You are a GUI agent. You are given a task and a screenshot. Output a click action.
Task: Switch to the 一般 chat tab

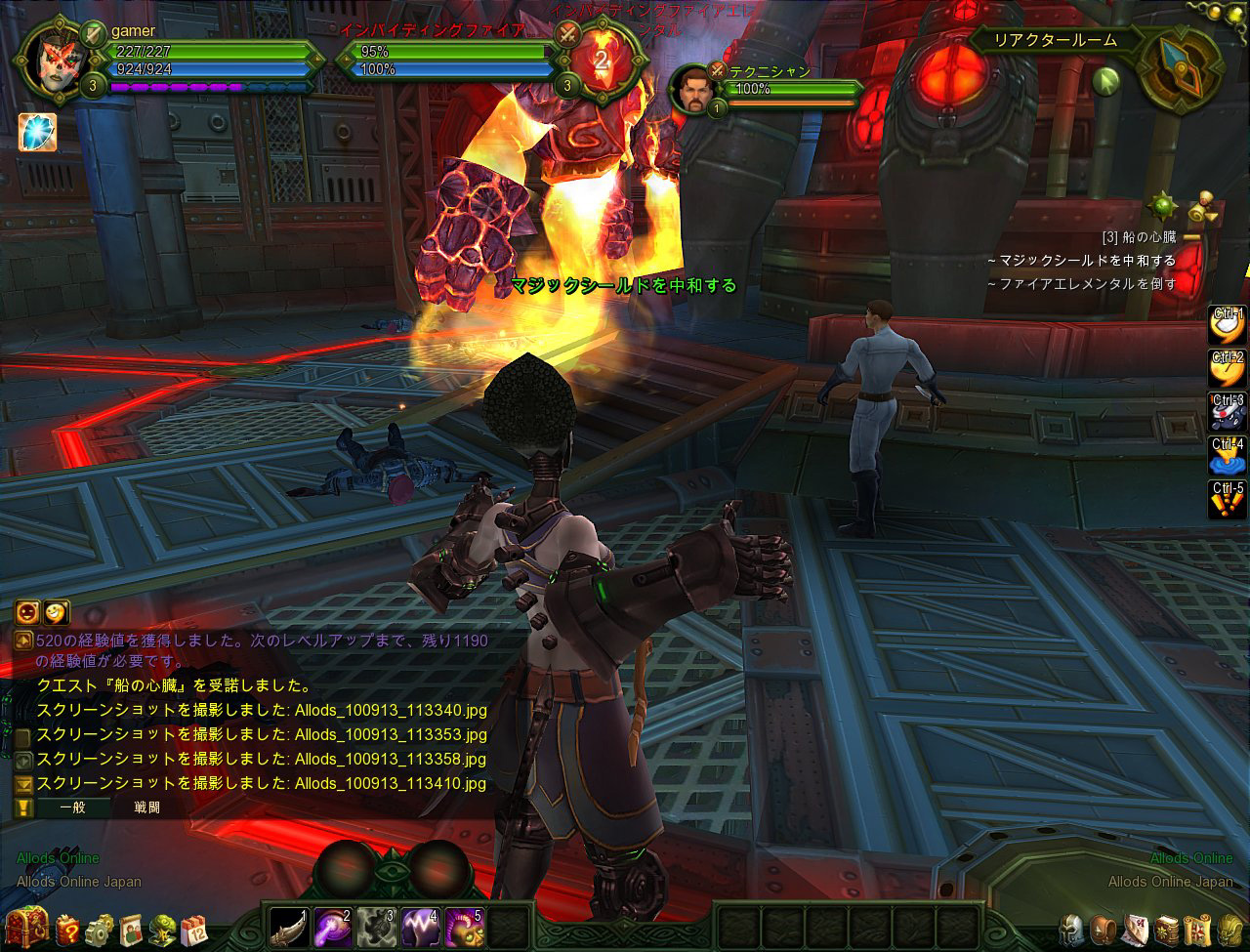72,807
